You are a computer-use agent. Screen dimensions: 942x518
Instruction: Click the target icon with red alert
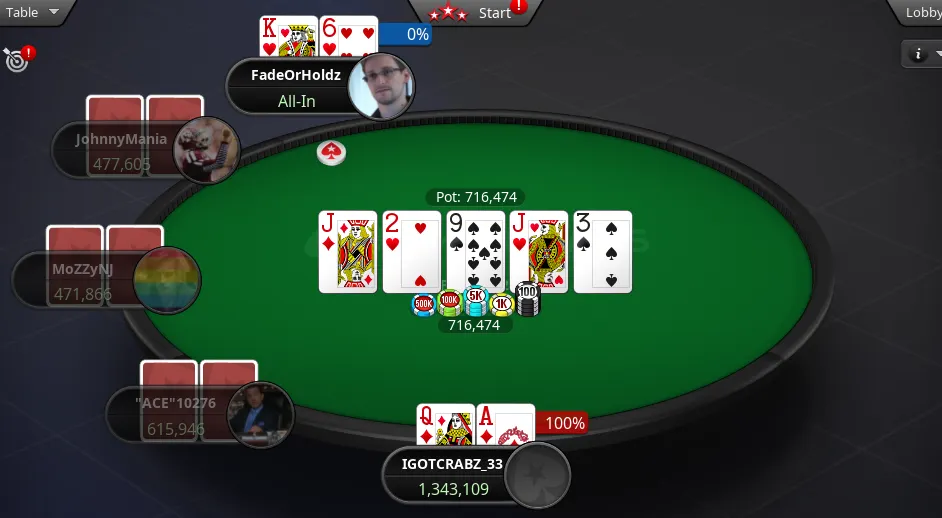16,60
